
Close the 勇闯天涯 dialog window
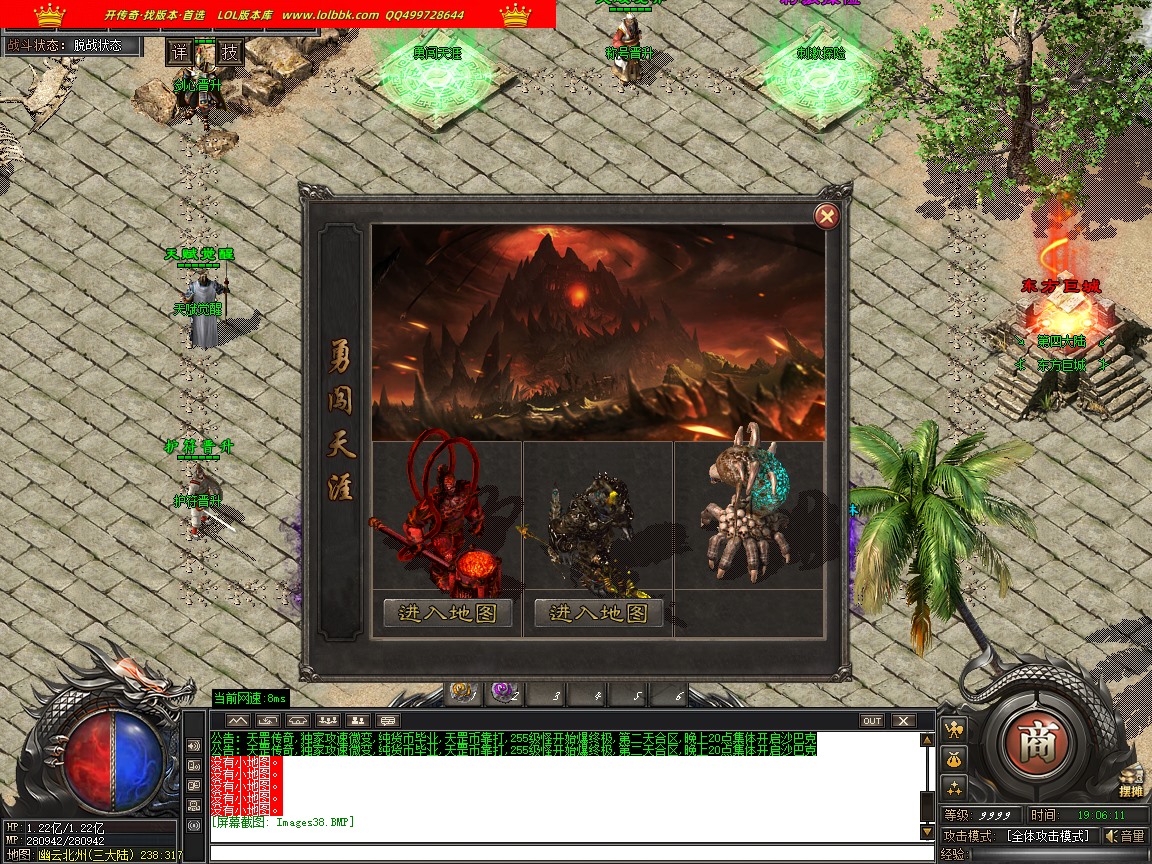click(x=826, y=215)
